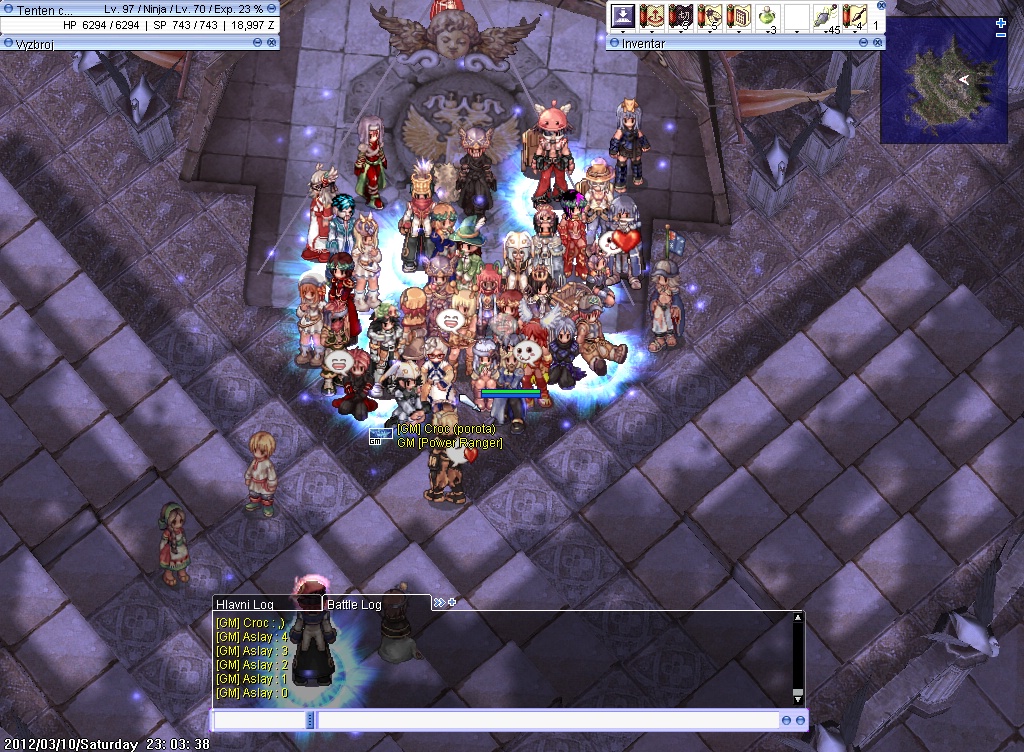The width and height of the screenshot is (1024, 752).
Task: Switch to the Battle Log tab
Action: pos(355,605)
